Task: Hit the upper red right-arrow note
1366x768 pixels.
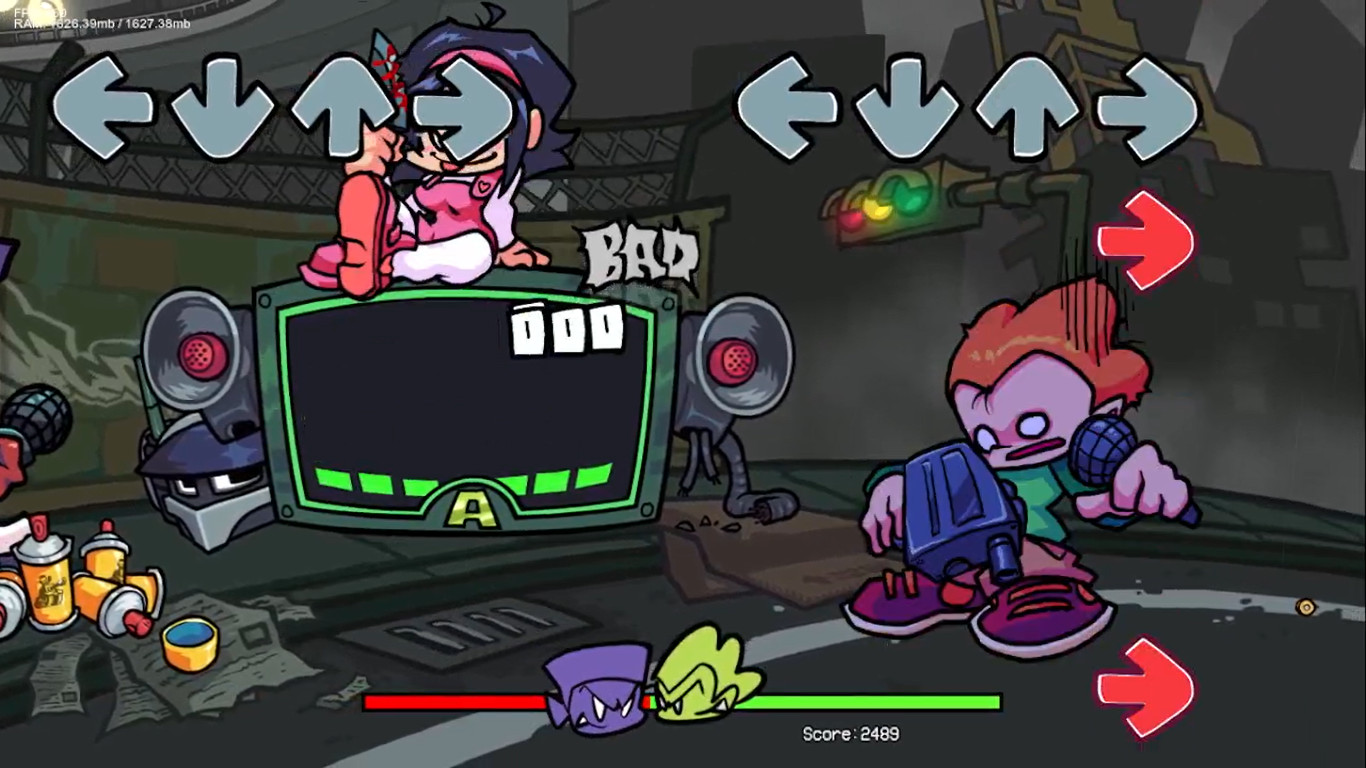Action: click(1145, 240)
